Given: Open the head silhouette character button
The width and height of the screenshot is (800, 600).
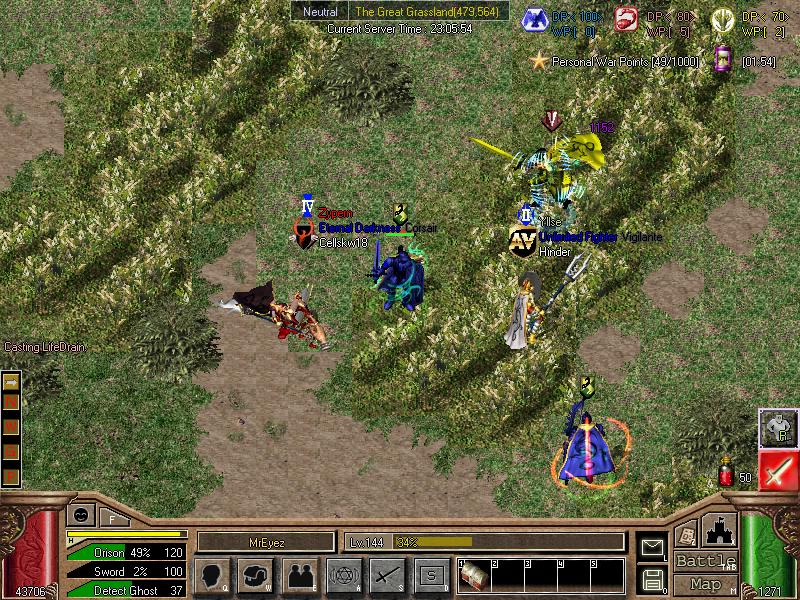Looking at the screenshot, I should click(214, 575).
